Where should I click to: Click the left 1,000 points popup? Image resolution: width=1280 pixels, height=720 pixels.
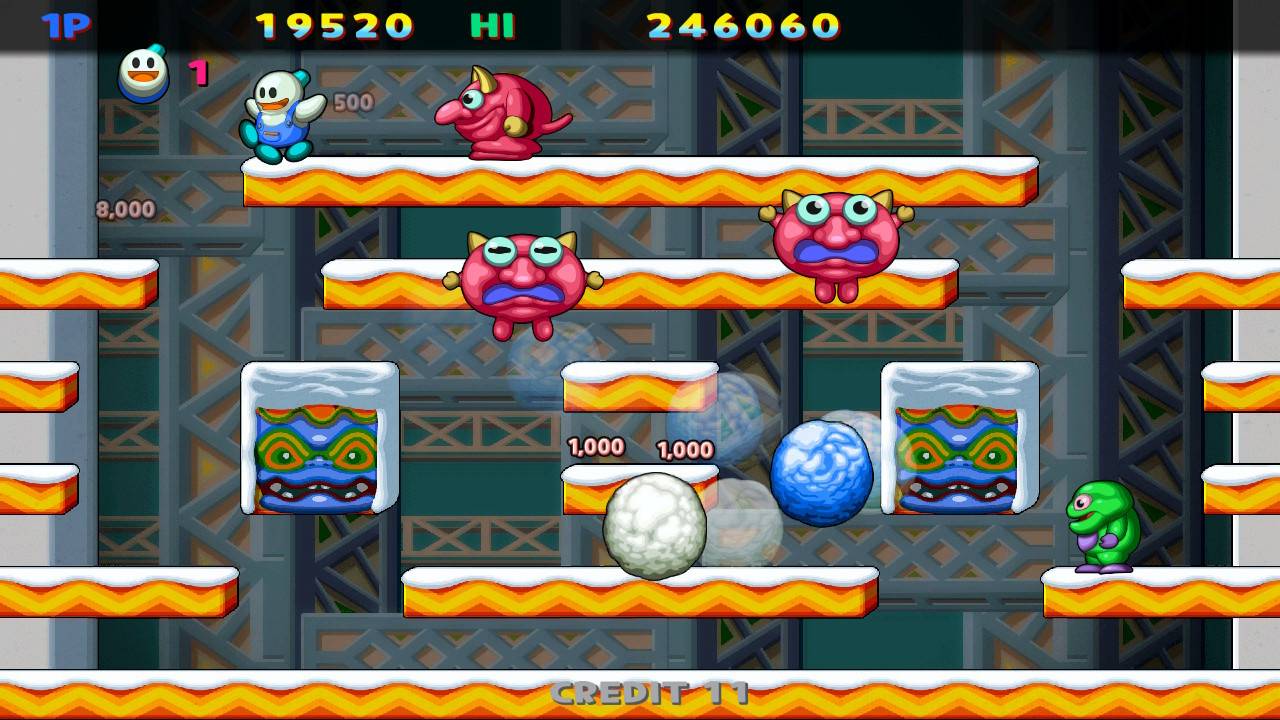pyautogui.click(x=598, y=447)
